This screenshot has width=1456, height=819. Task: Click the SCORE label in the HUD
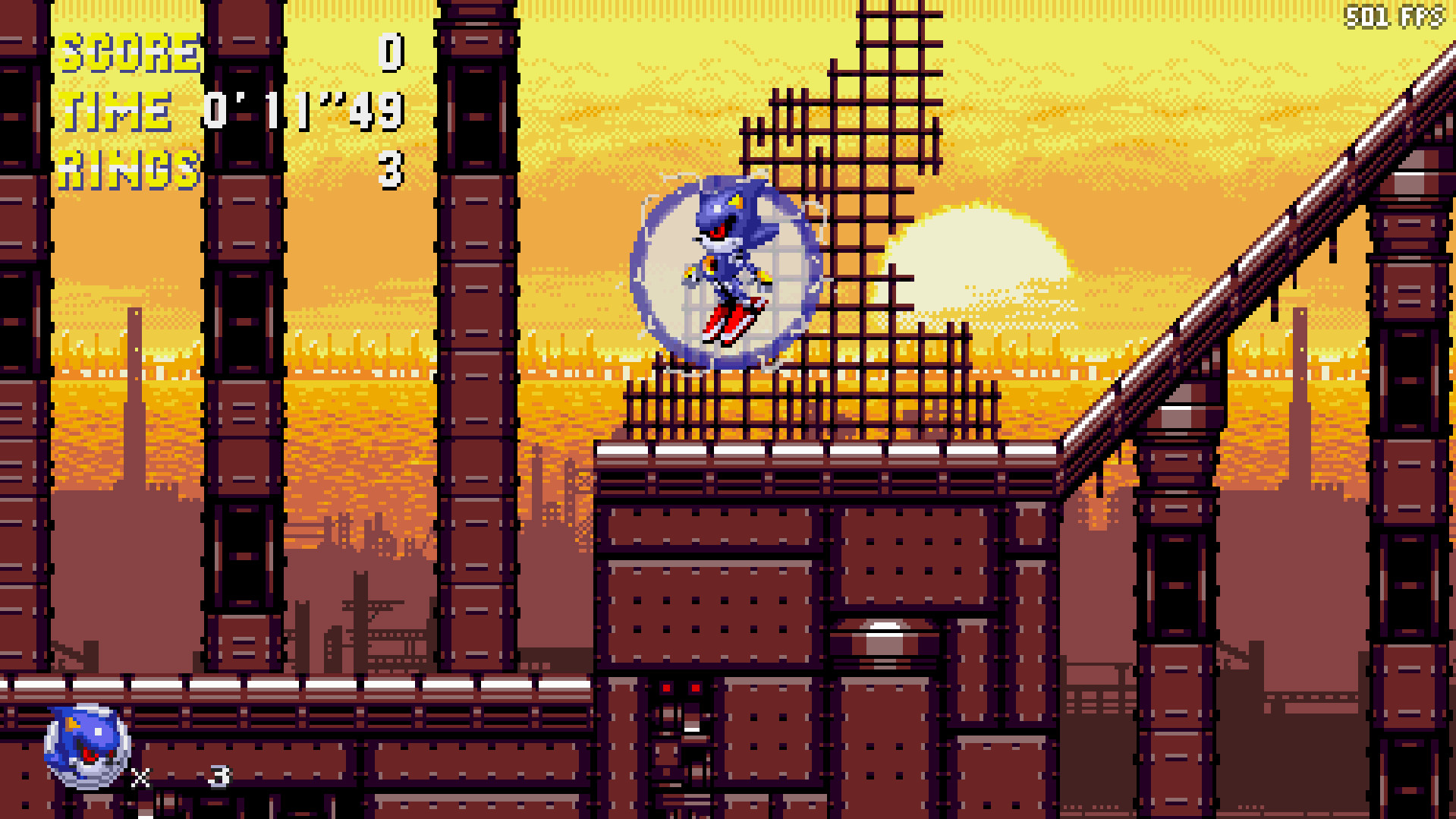click(129, 53)
